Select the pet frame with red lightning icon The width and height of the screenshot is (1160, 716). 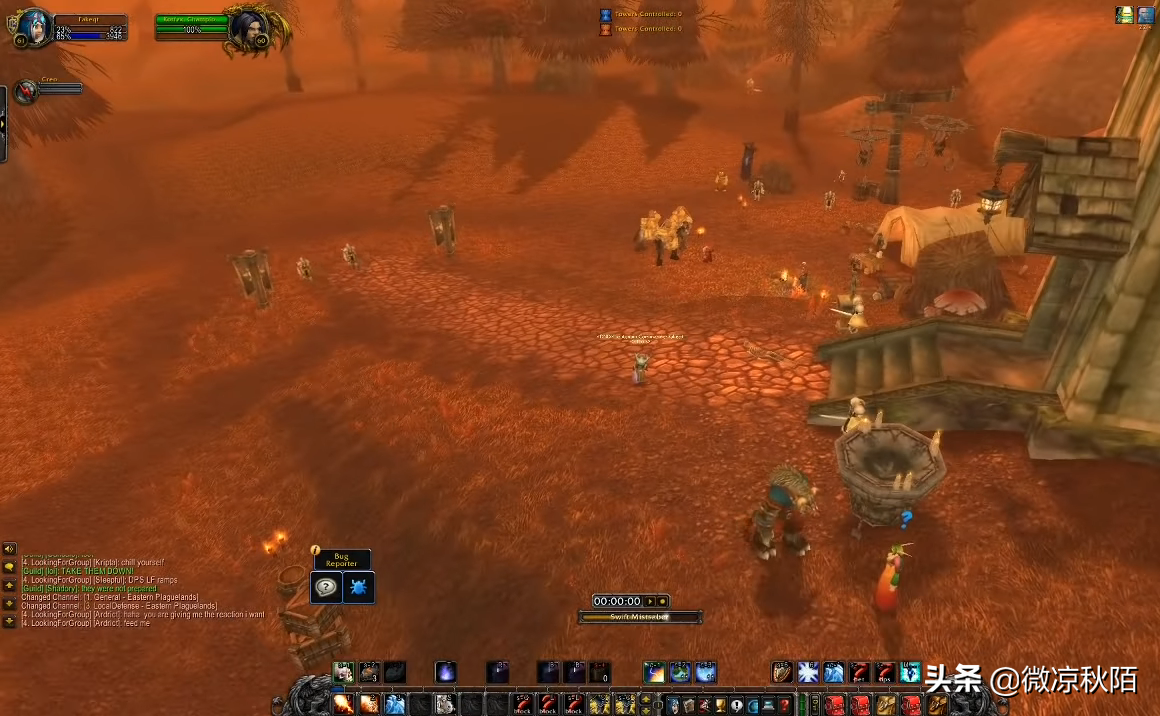[27, 92]
